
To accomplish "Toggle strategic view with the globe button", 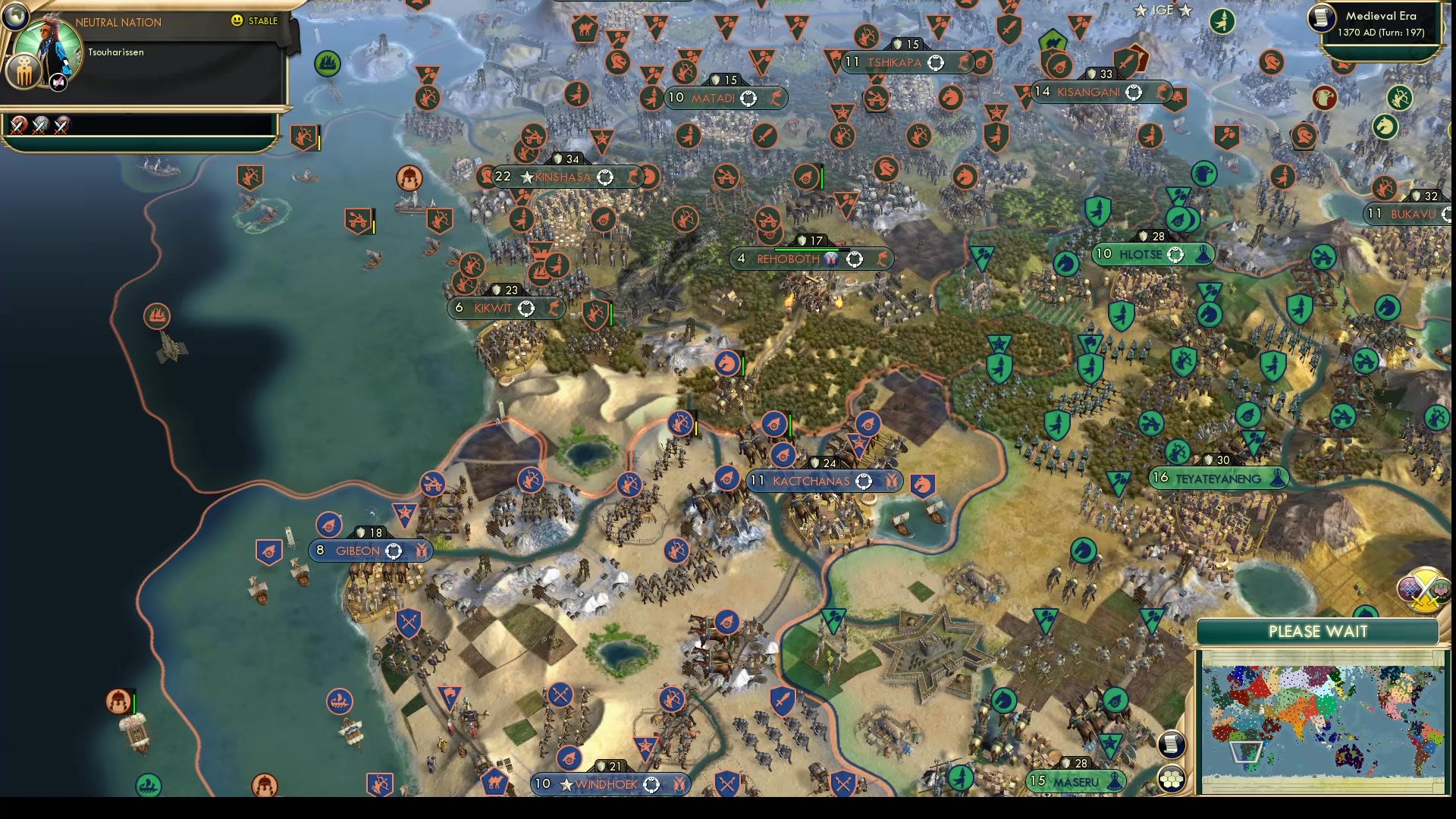I will click(x=16, y=17).
